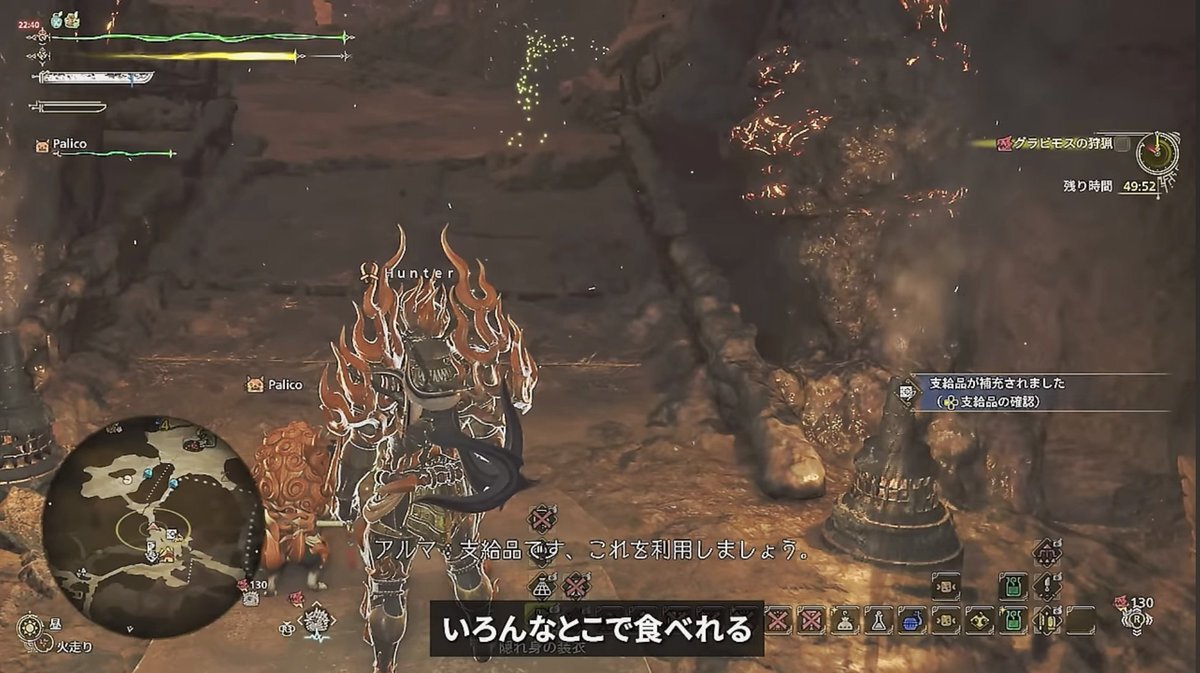1200x673 pixels.
Task: Choose the clear flask item slot
Action: [877, 620]
